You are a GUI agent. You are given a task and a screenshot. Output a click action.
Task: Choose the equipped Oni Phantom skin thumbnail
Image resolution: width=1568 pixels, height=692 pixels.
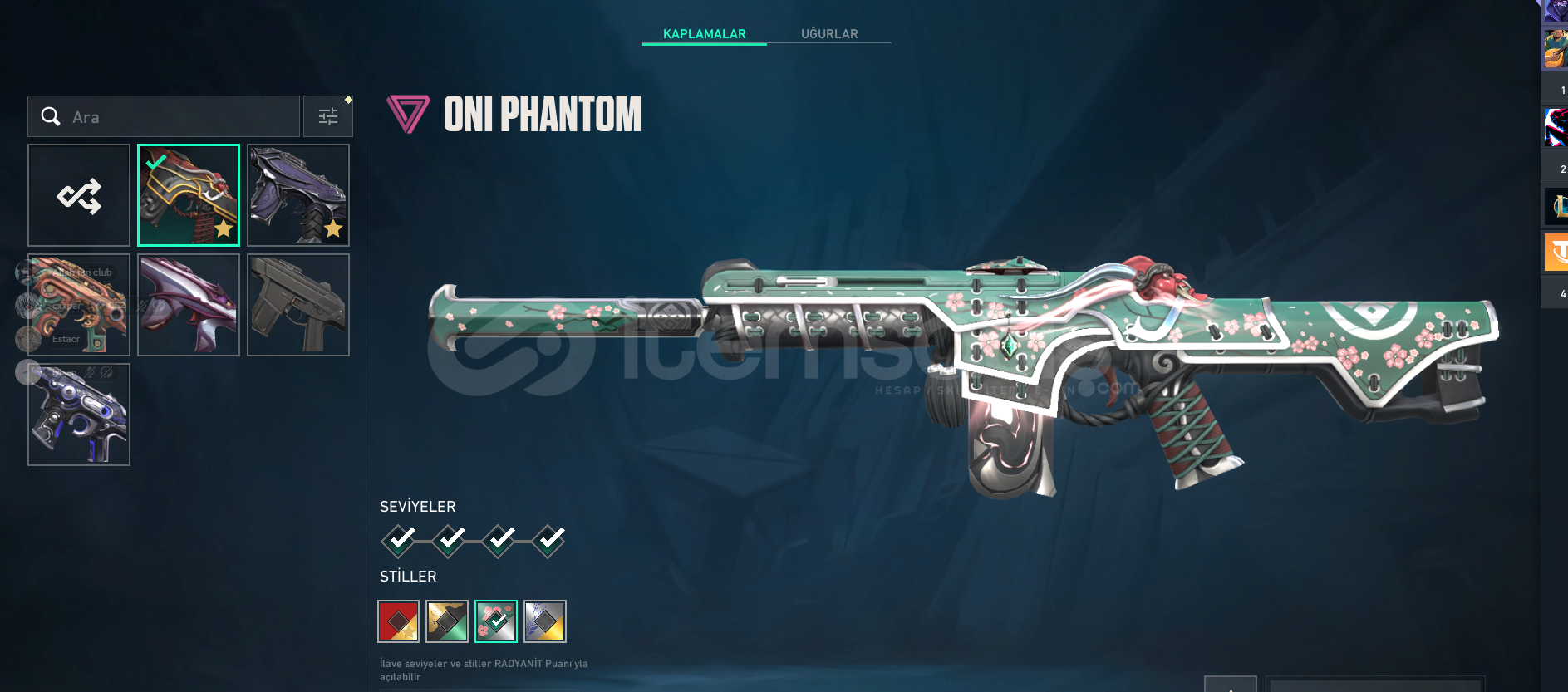point(189,196)
